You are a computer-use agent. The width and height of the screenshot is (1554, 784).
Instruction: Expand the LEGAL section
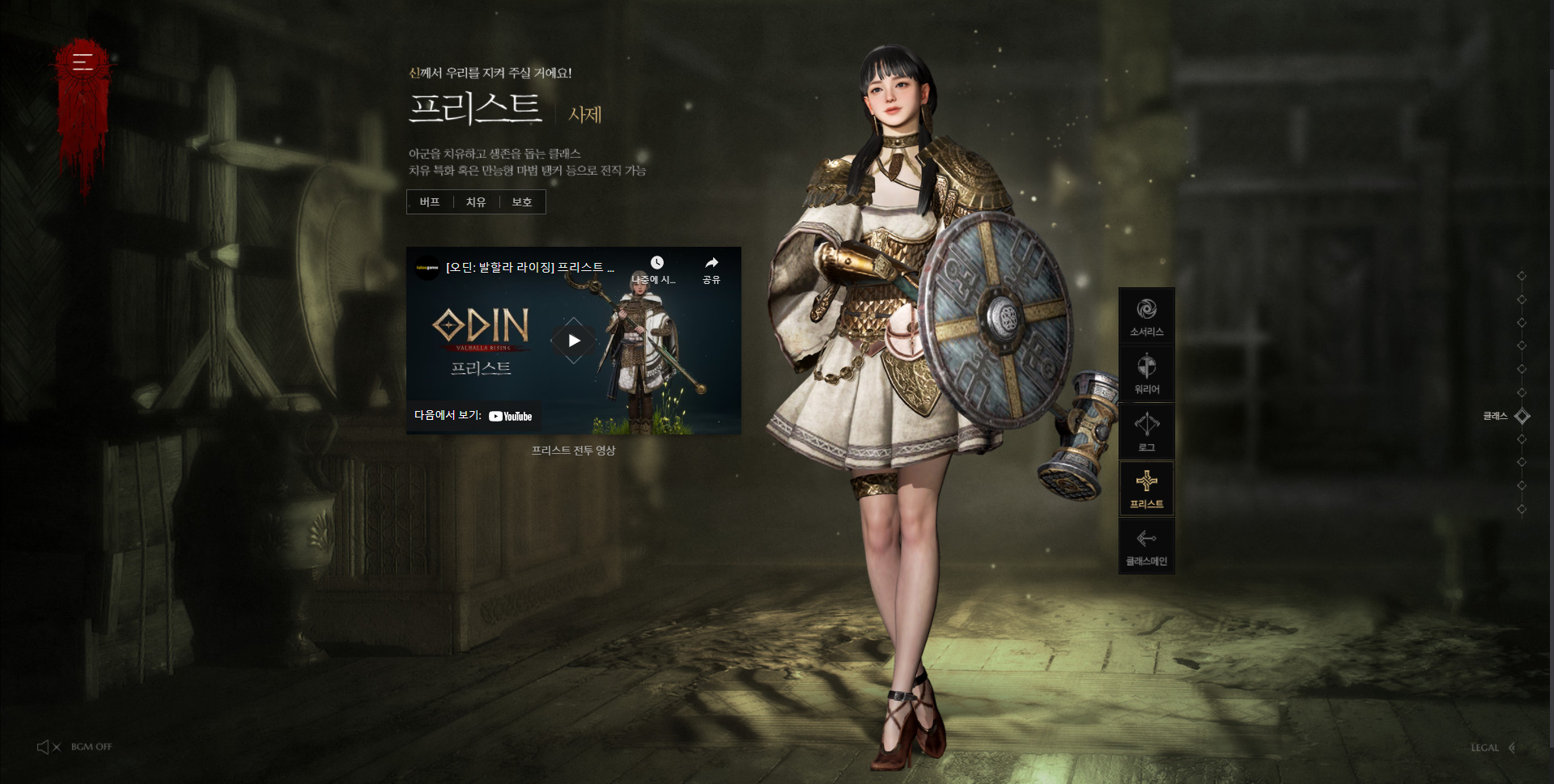1492,748
